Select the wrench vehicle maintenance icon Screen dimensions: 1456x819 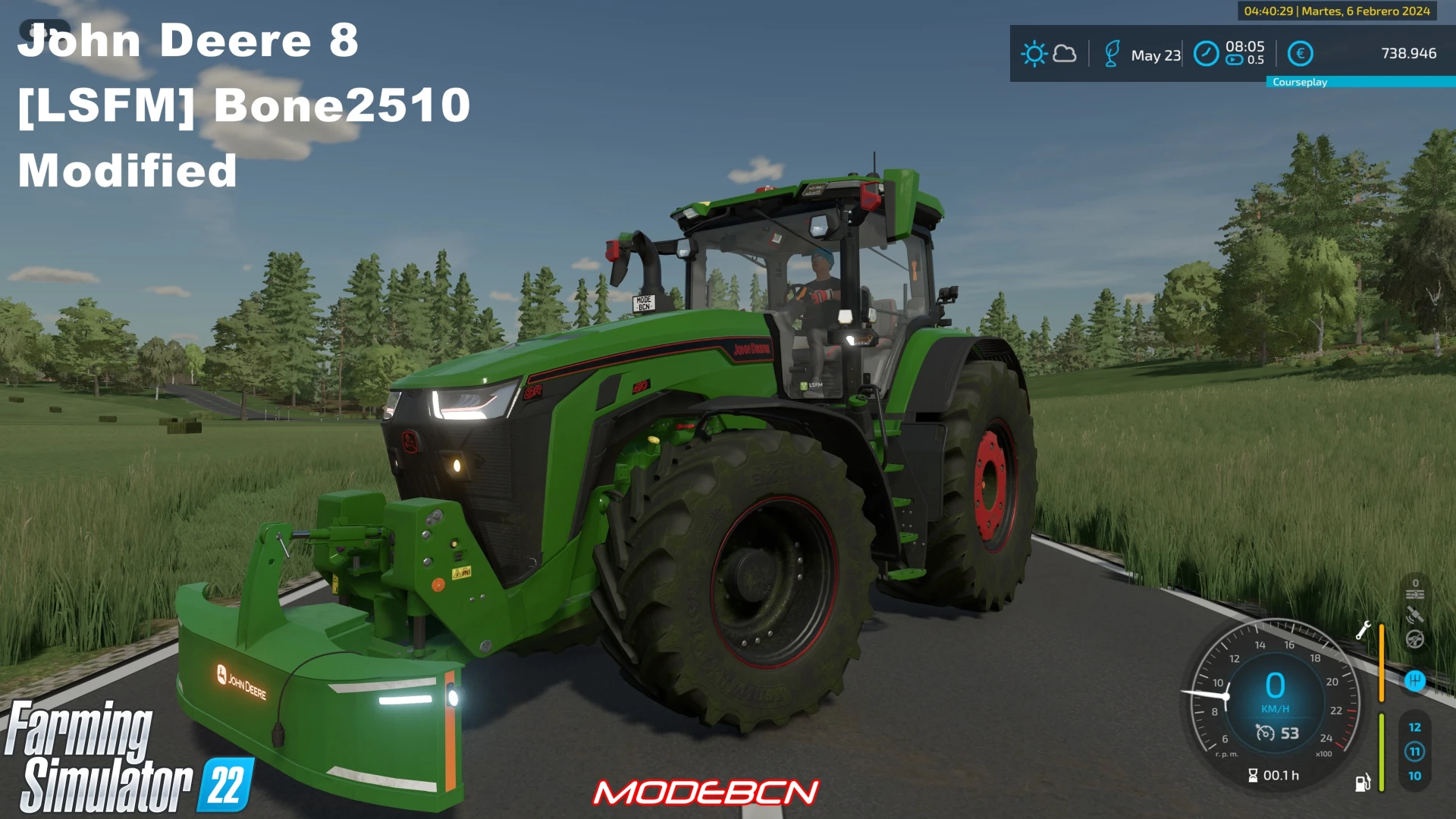click(1364, 630)
